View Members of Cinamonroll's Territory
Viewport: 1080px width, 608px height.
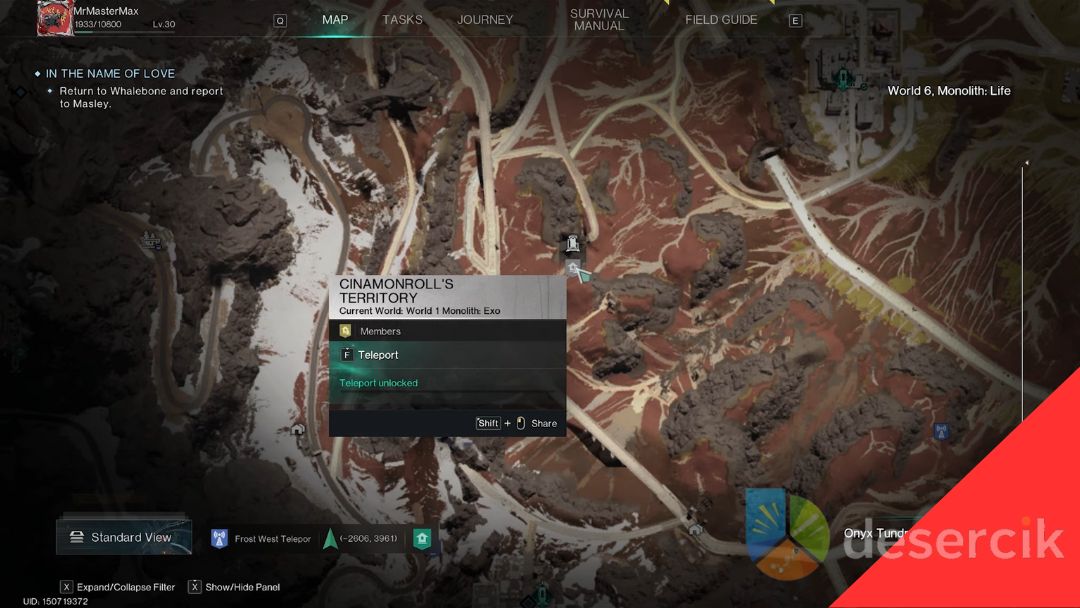[x=380, y=331]
